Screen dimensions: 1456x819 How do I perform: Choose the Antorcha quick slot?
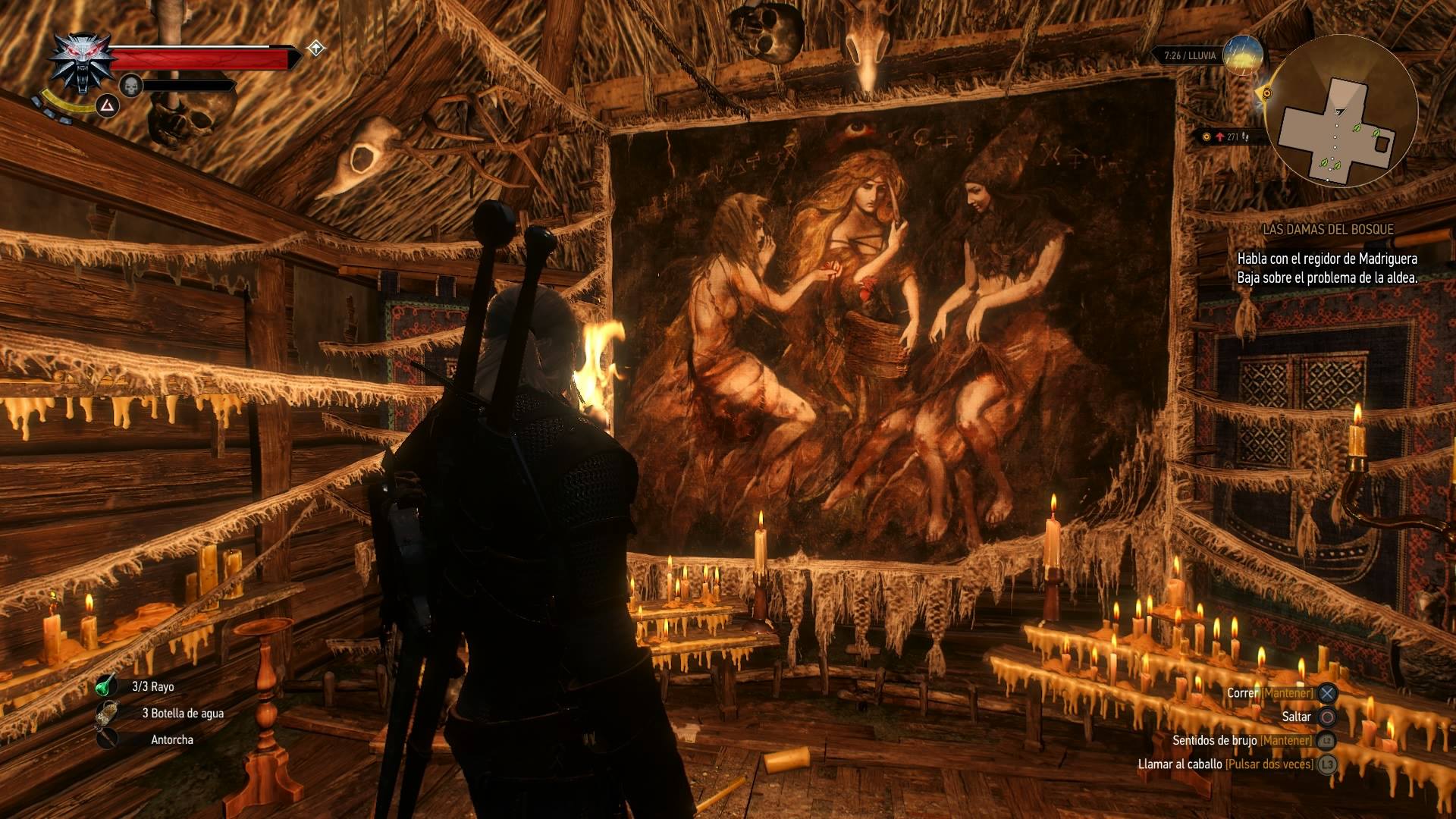point(108,739)
